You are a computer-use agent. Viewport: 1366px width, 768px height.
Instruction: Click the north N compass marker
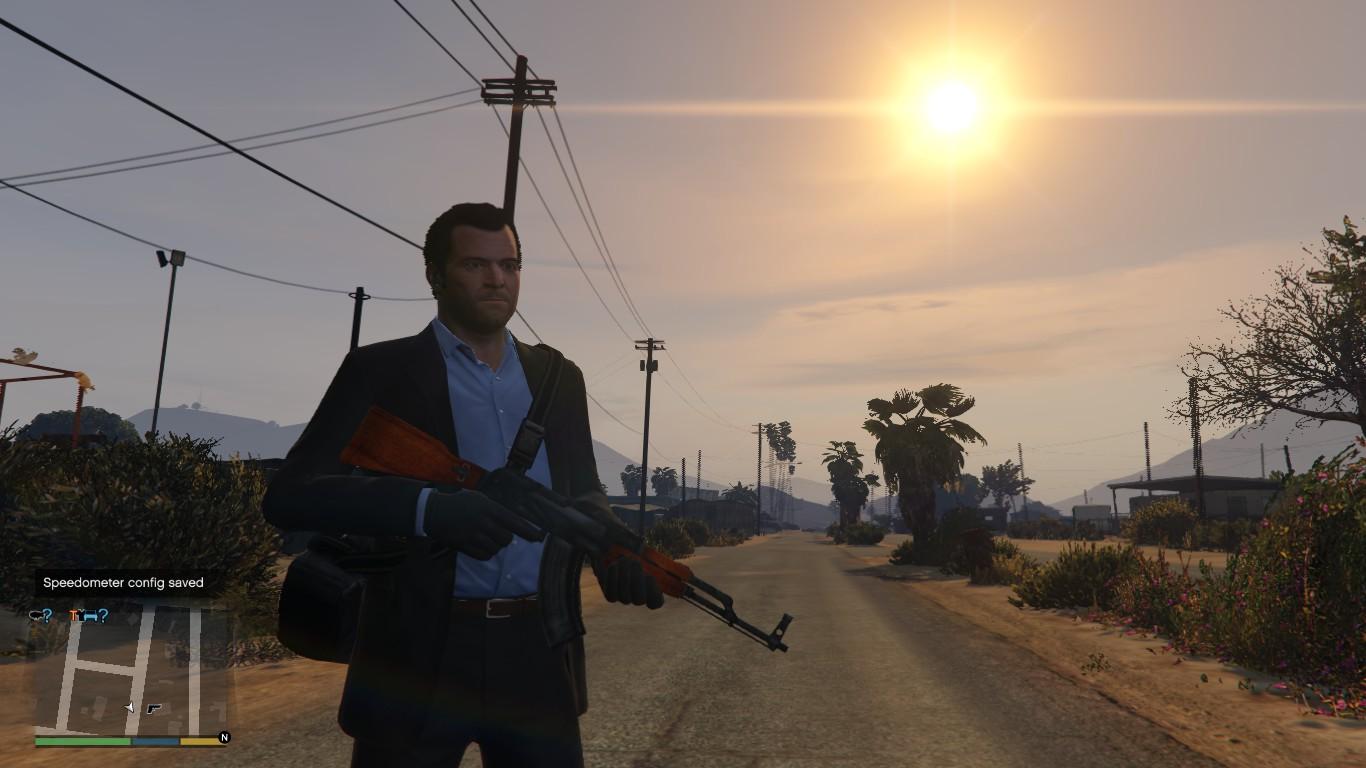point(224,738)
